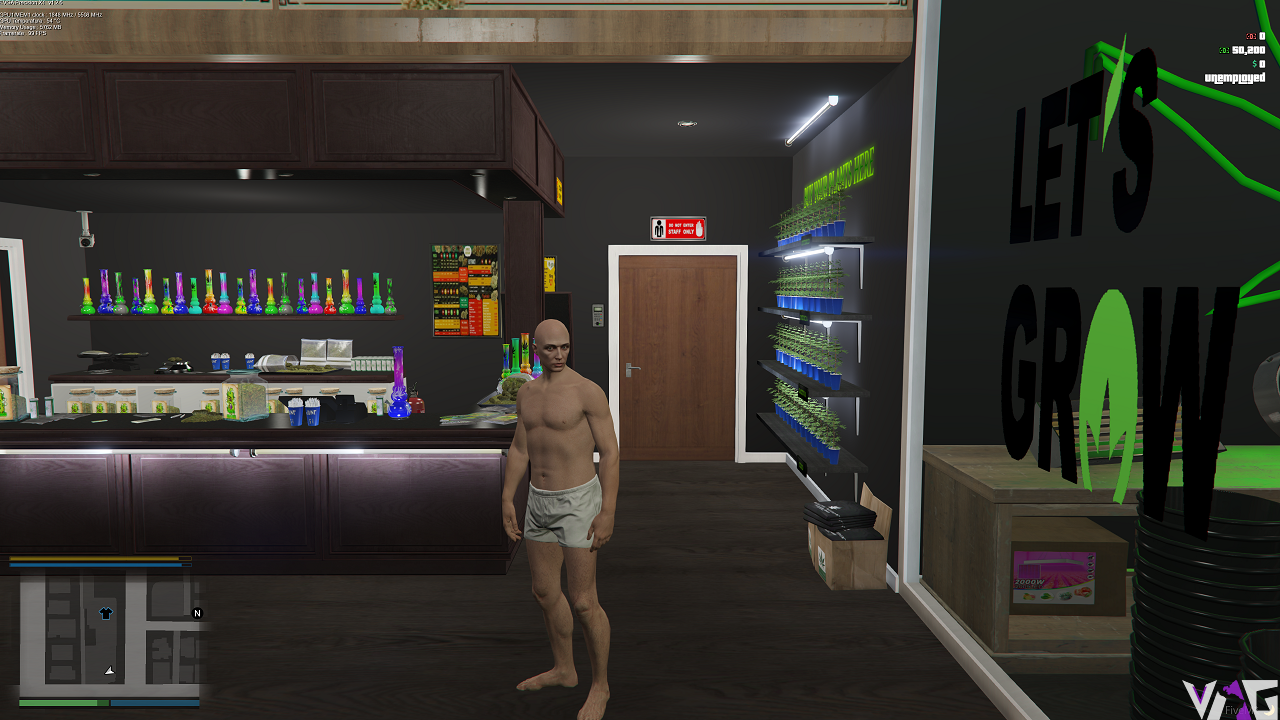Select the unemployed job label in the HUD
The image size is (1280, 720).
1235,77
